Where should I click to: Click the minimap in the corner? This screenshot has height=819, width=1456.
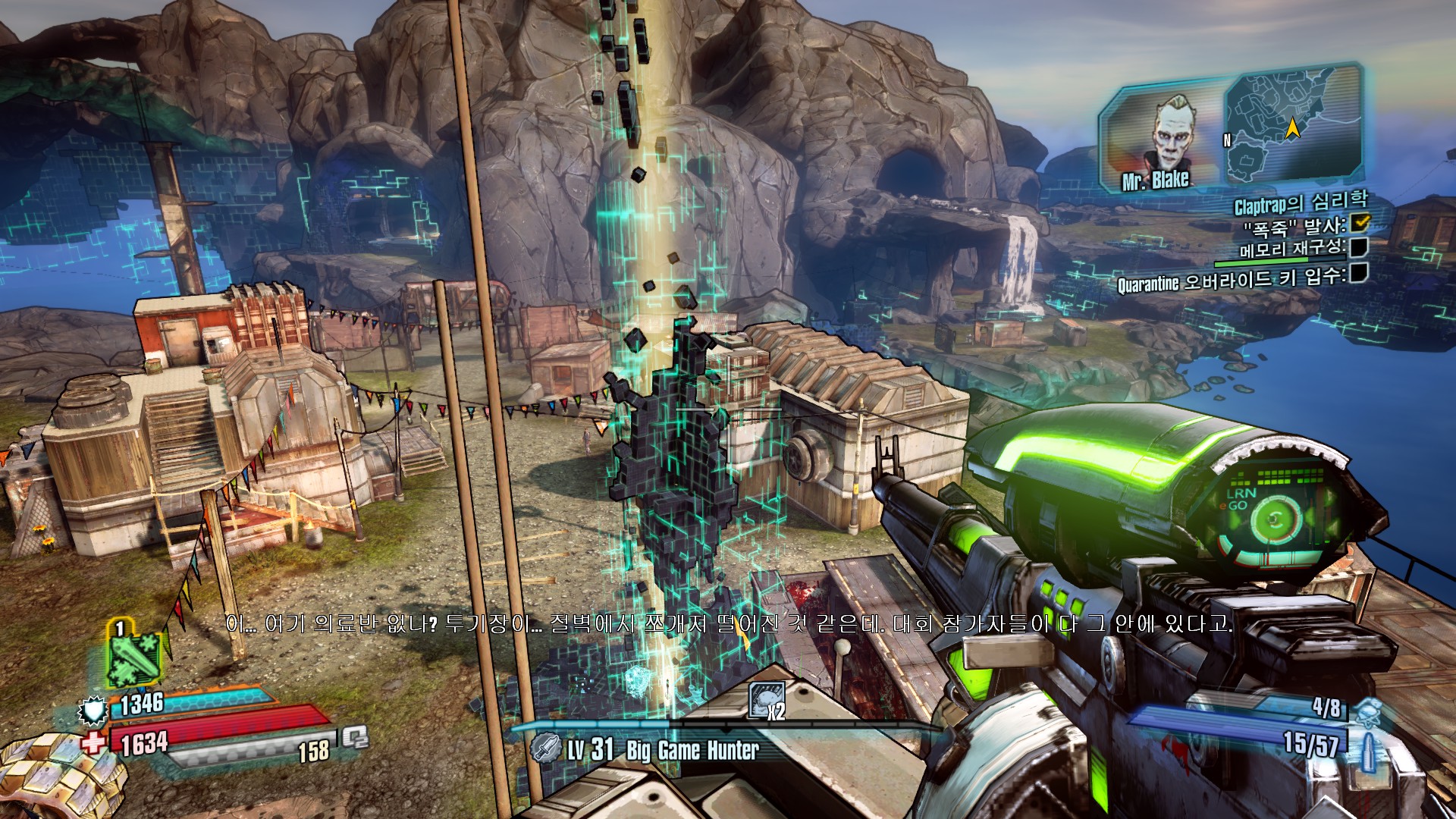[1291, 125]
